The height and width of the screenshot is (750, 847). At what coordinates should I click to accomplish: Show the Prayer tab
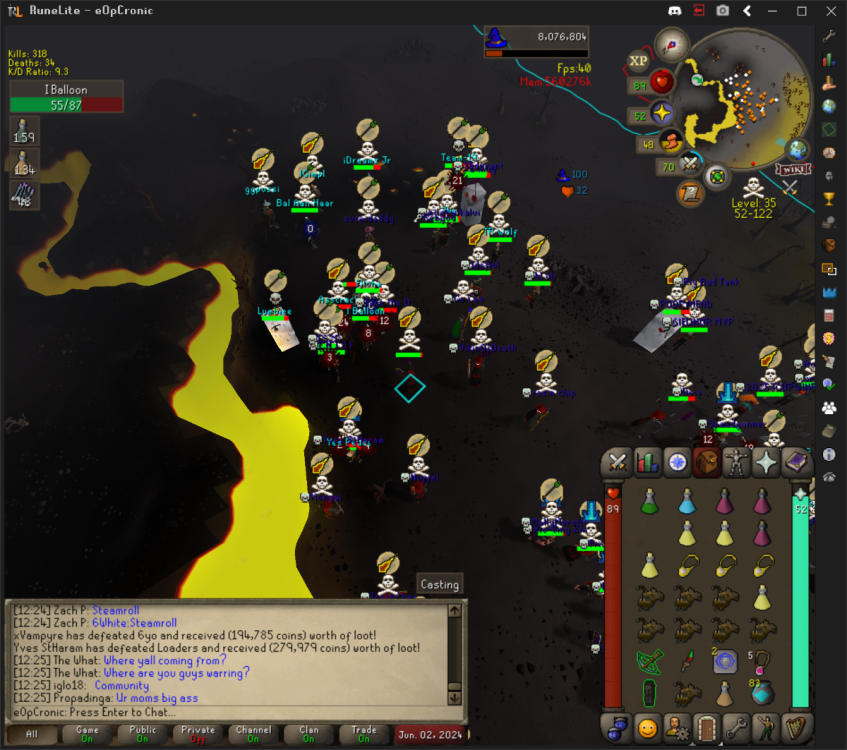(767, 463)
